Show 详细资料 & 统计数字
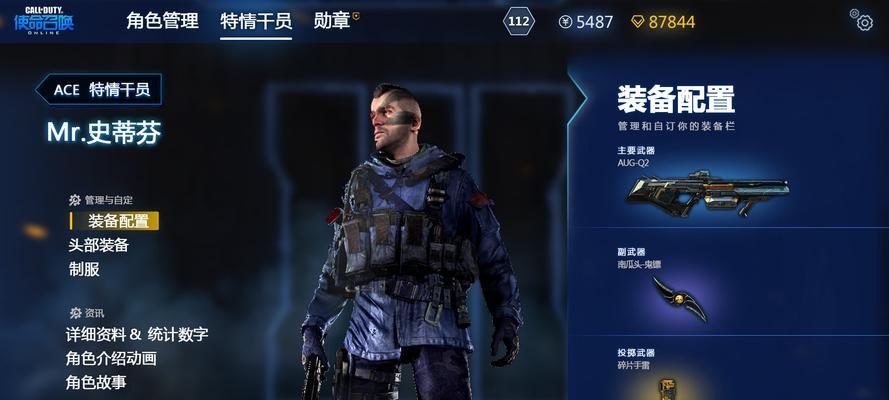Viewport: 889px width, 400px height. point(137,335)
